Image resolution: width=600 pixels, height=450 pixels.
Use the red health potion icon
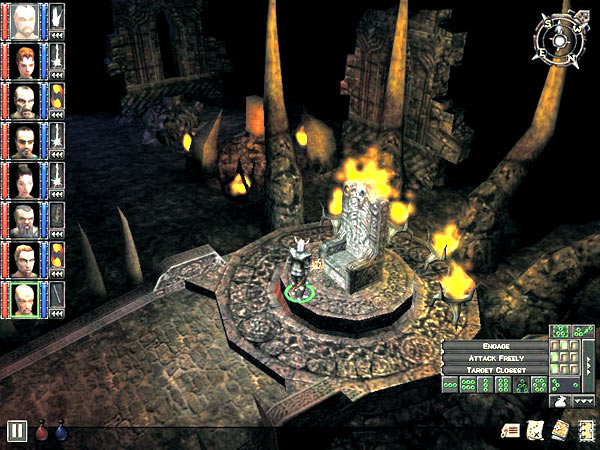pyautogui.click(x=42, y=432)
